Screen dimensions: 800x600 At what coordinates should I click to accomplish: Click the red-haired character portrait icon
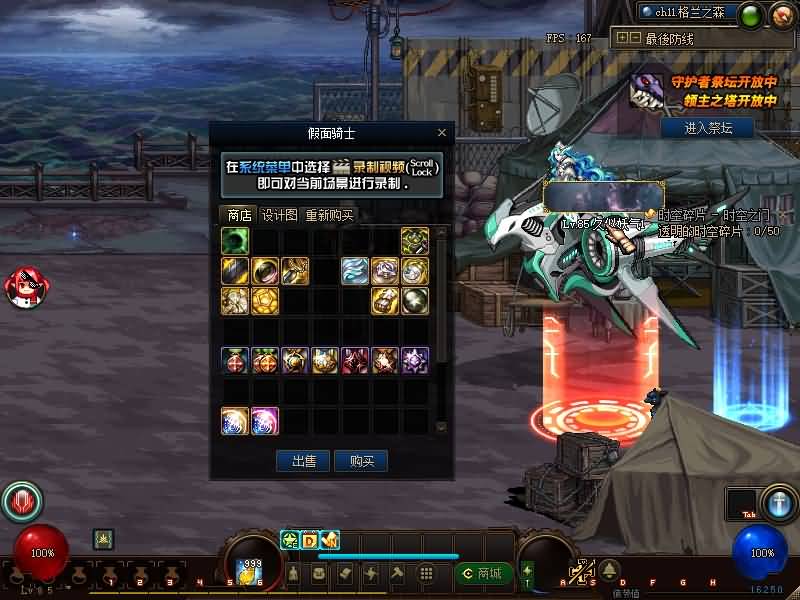click(24, 287)
